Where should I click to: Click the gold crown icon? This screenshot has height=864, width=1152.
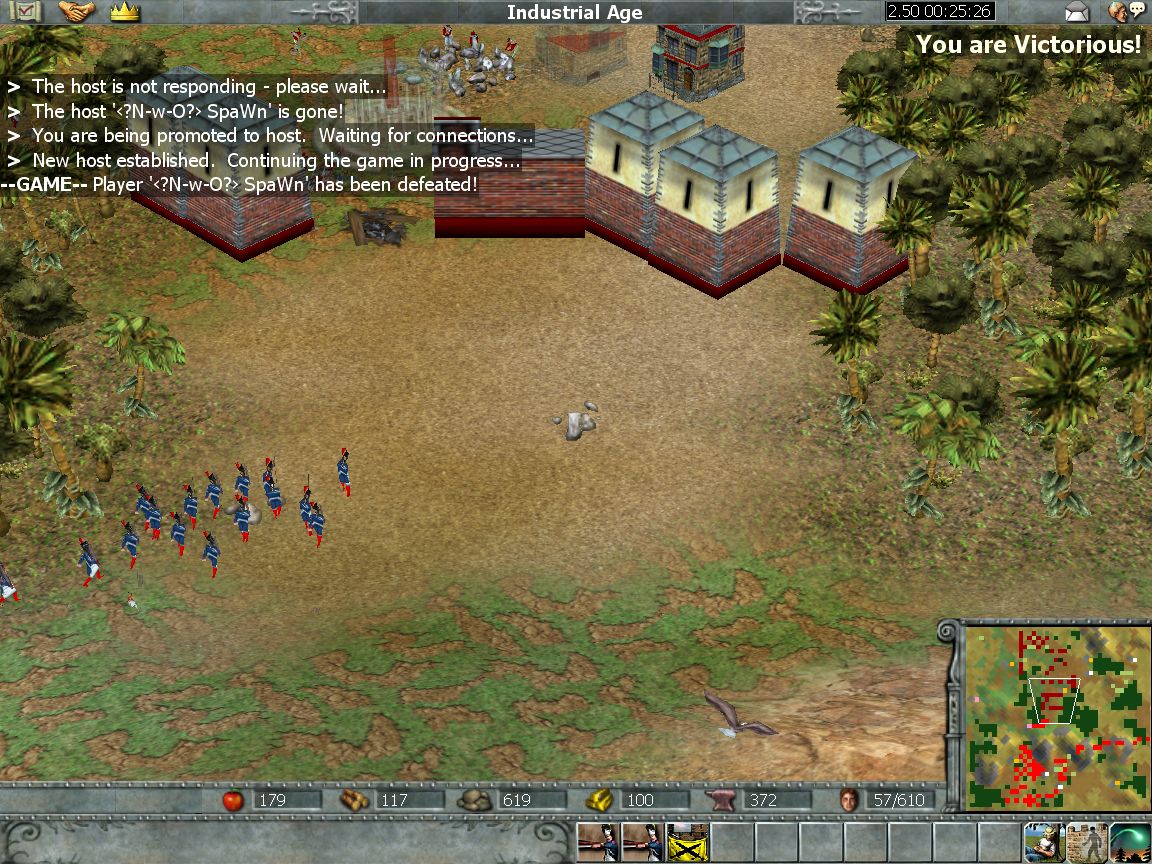[x=125, y=12]
